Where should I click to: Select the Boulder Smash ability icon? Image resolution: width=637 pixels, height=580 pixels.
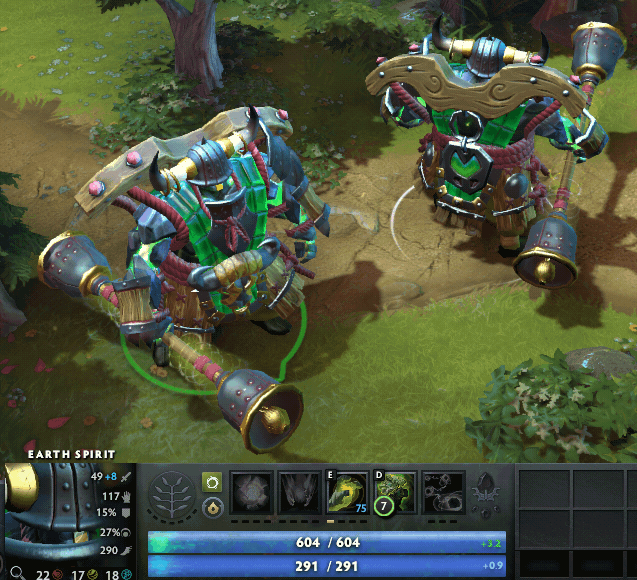point(252,493)
